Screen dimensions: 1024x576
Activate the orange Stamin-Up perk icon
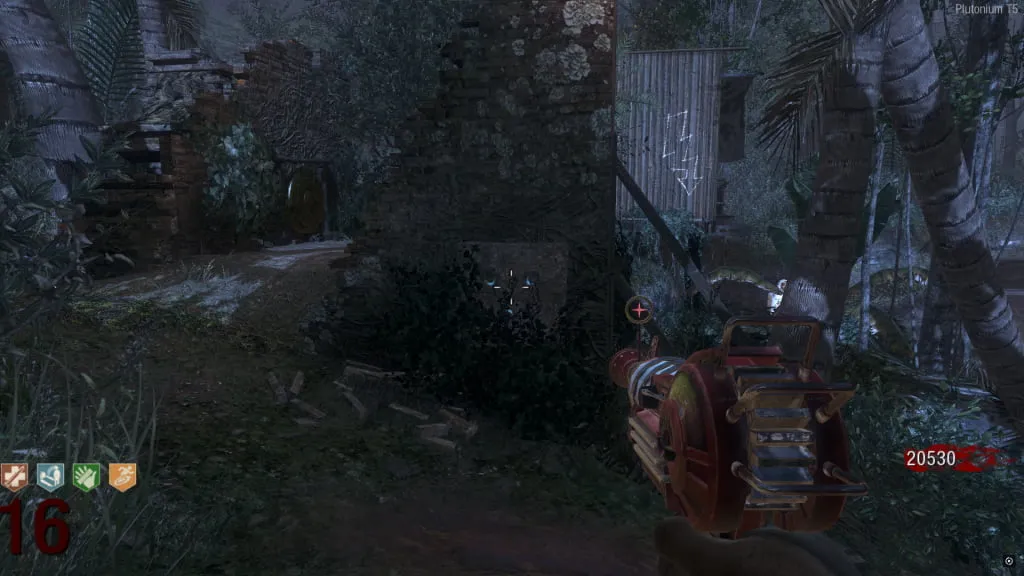122,477
